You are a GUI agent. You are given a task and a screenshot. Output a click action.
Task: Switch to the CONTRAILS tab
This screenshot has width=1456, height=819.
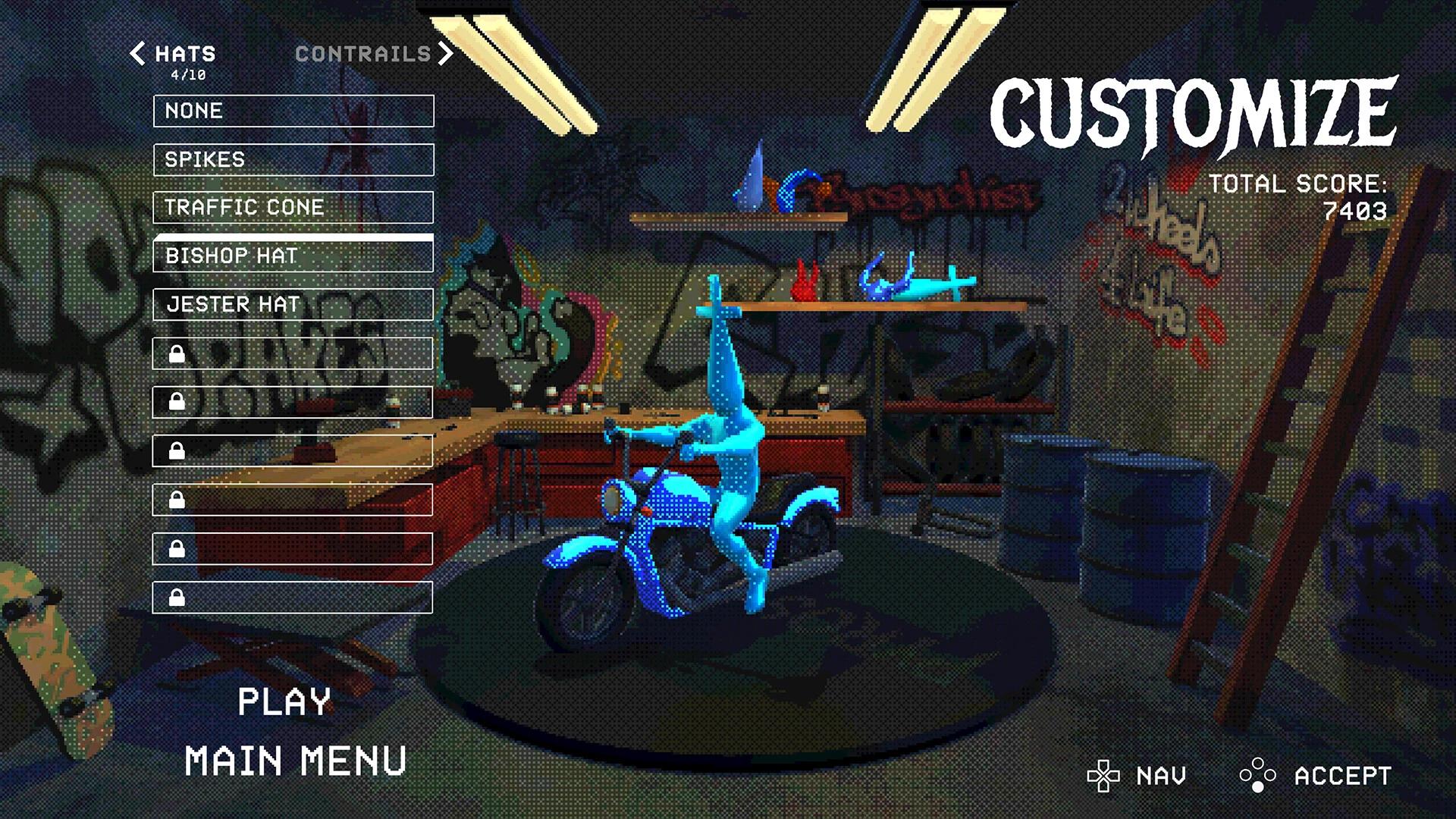[x=362, y=54]
